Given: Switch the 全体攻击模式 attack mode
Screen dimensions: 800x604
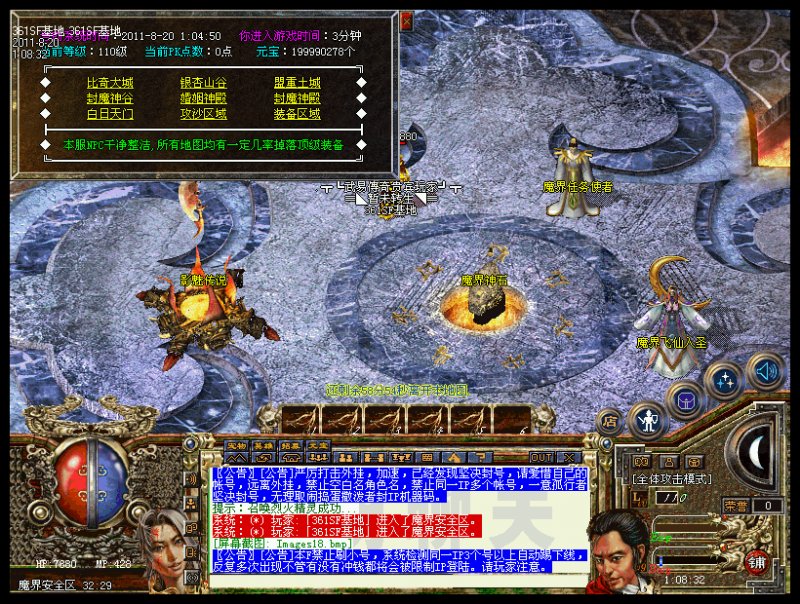Looking at the screenshot, I should (671, 479).
